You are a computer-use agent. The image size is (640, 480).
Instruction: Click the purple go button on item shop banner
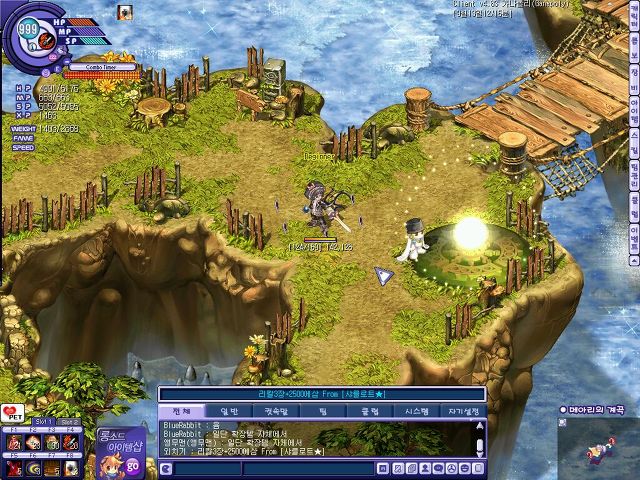[x=133, y=464]
